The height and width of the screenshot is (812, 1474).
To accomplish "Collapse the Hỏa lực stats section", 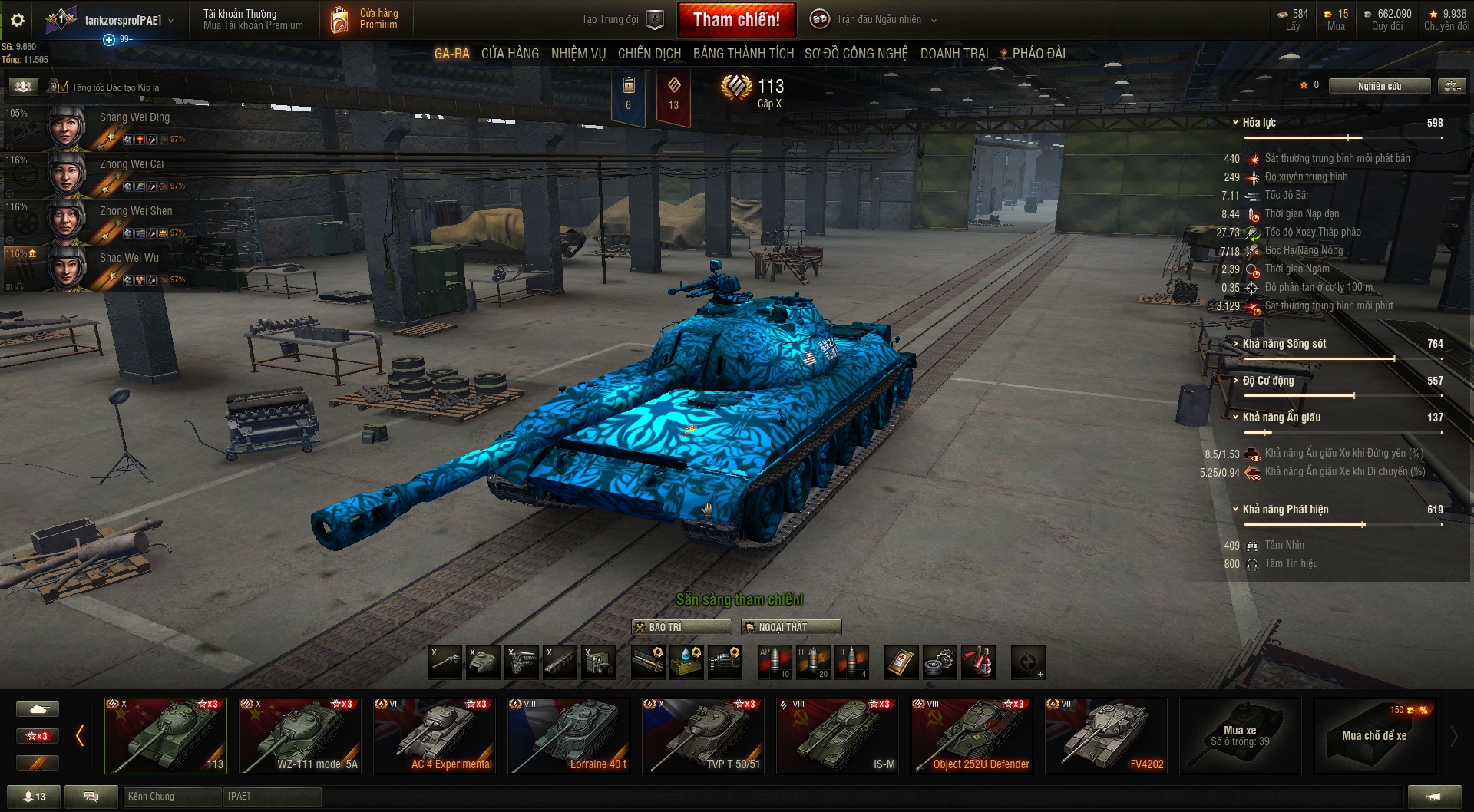I will click(1236, 122).
